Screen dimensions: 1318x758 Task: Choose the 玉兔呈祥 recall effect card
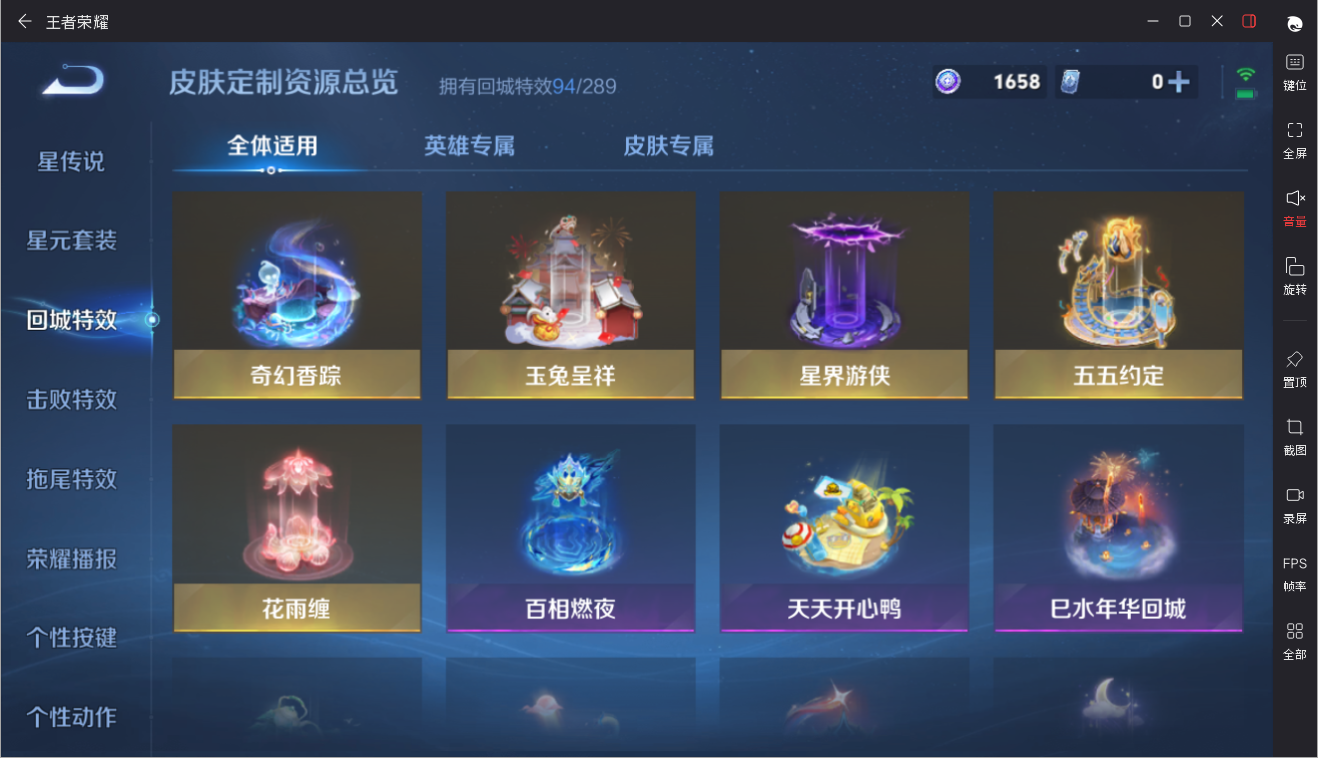(570, 295)
